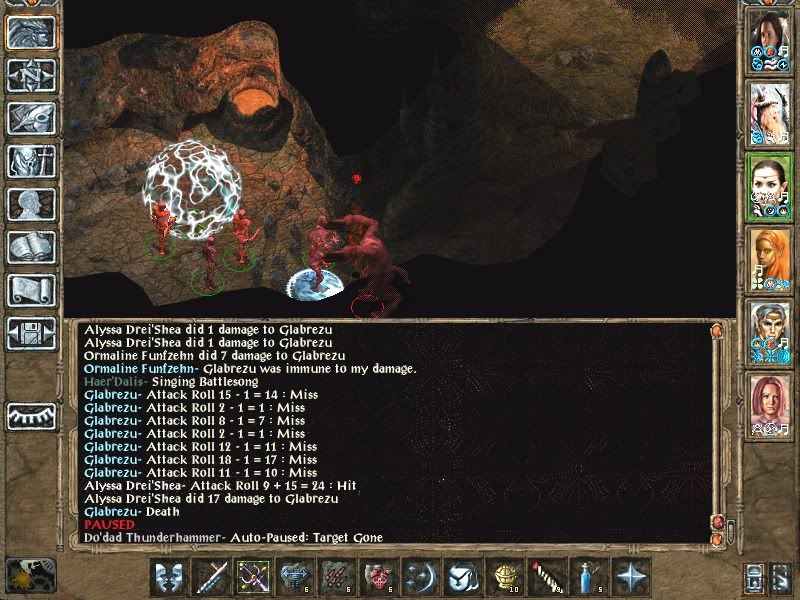Rest the party using the closed-eye button
This screenshot has width=800, height=600.
(31, 415)
